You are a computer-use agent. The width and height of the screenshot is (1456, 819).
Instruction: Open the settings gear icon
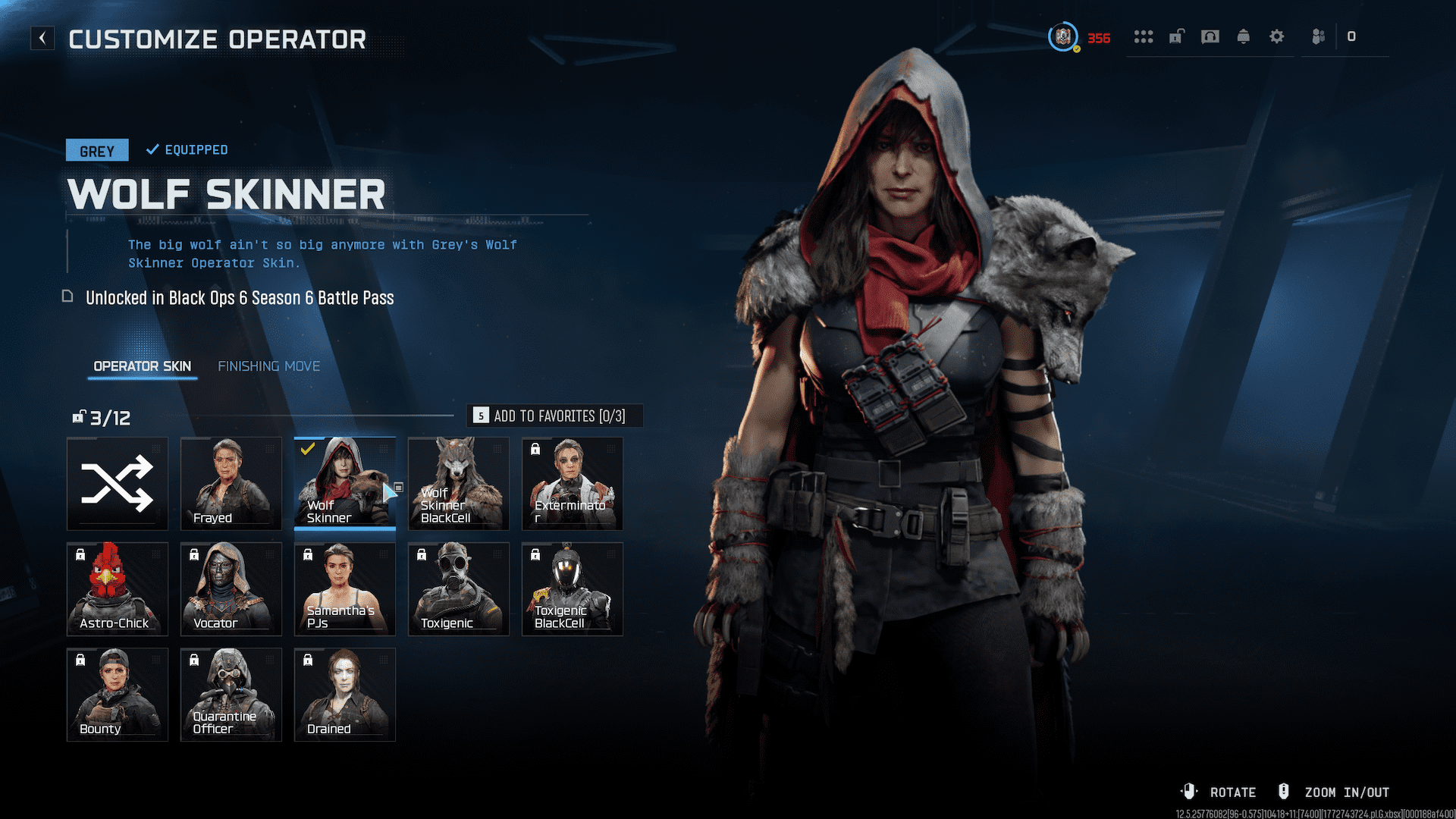coord(1277,36)
